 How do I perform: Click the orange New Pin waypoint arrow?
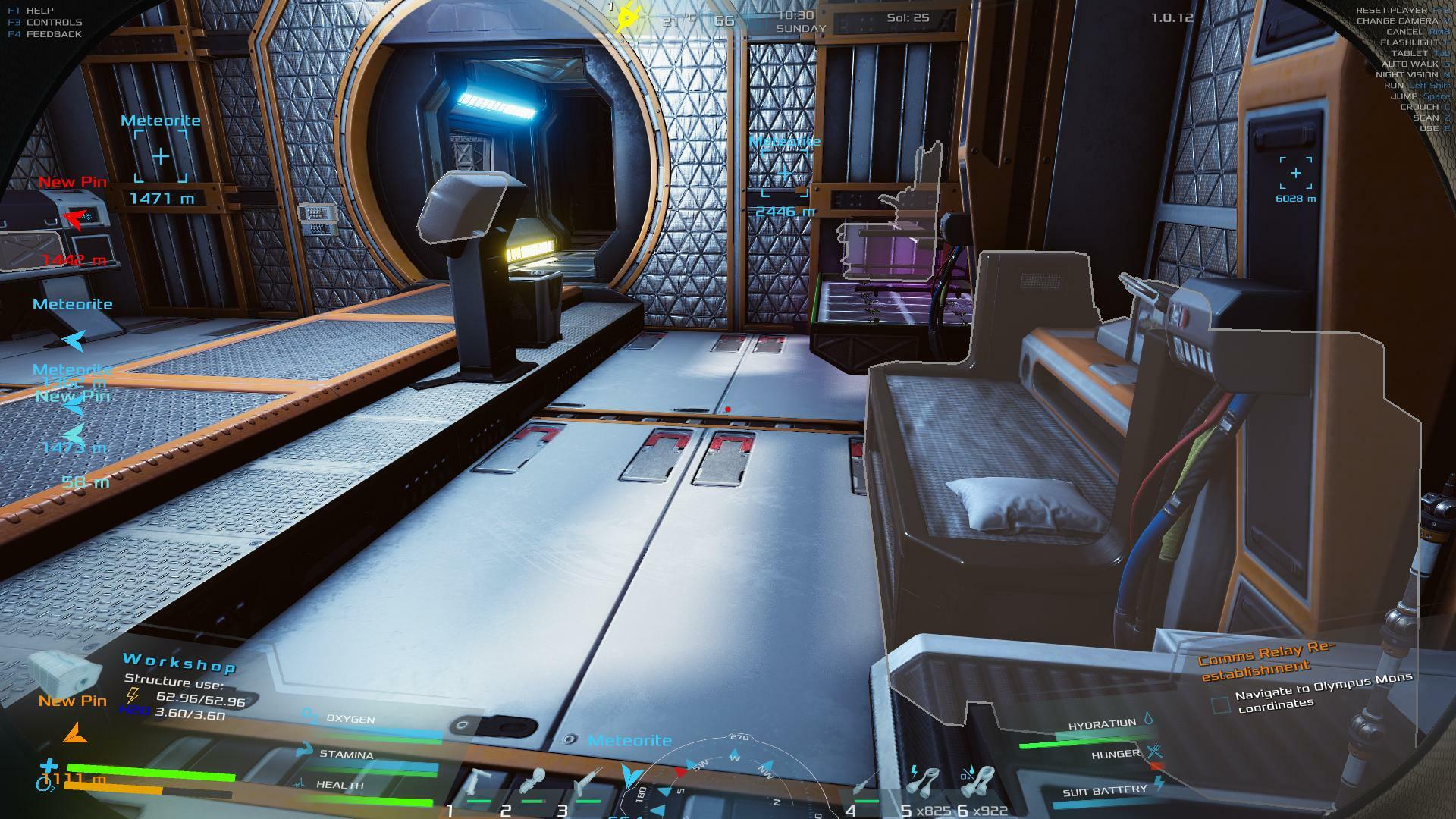(x=74, y=733)
